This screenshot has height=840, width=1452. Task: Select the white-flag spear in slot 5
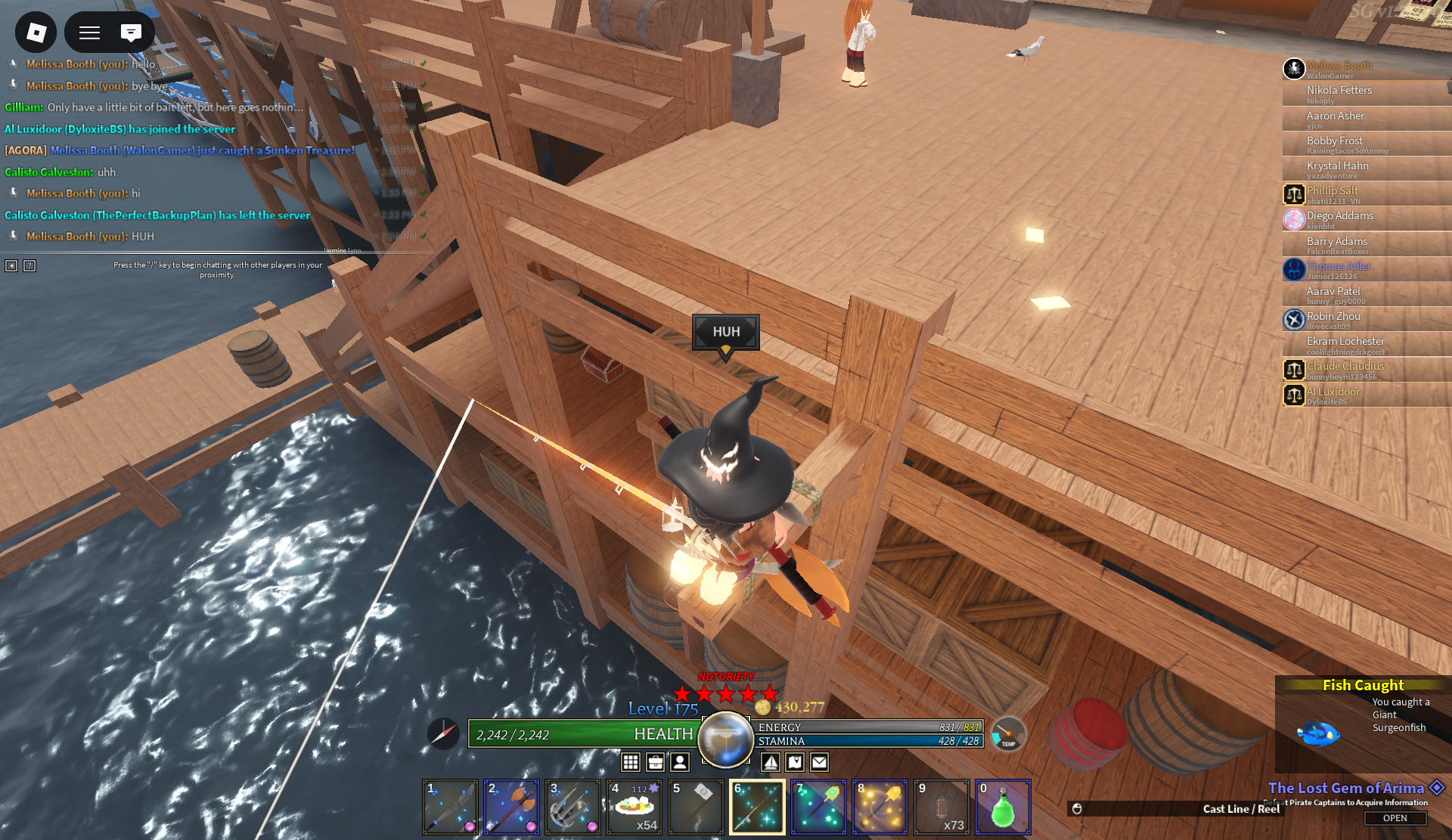pos(696,807)
